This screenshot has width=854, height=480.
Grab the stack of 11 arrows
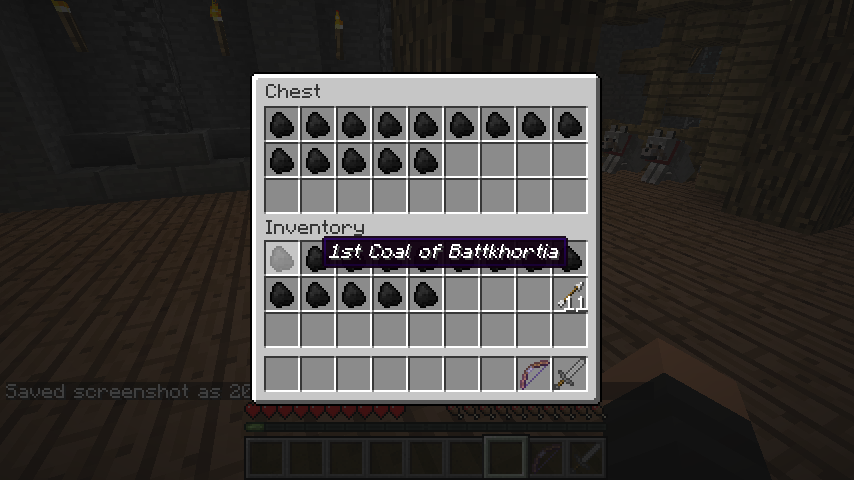pyautogui.click(x=569, y=295)
